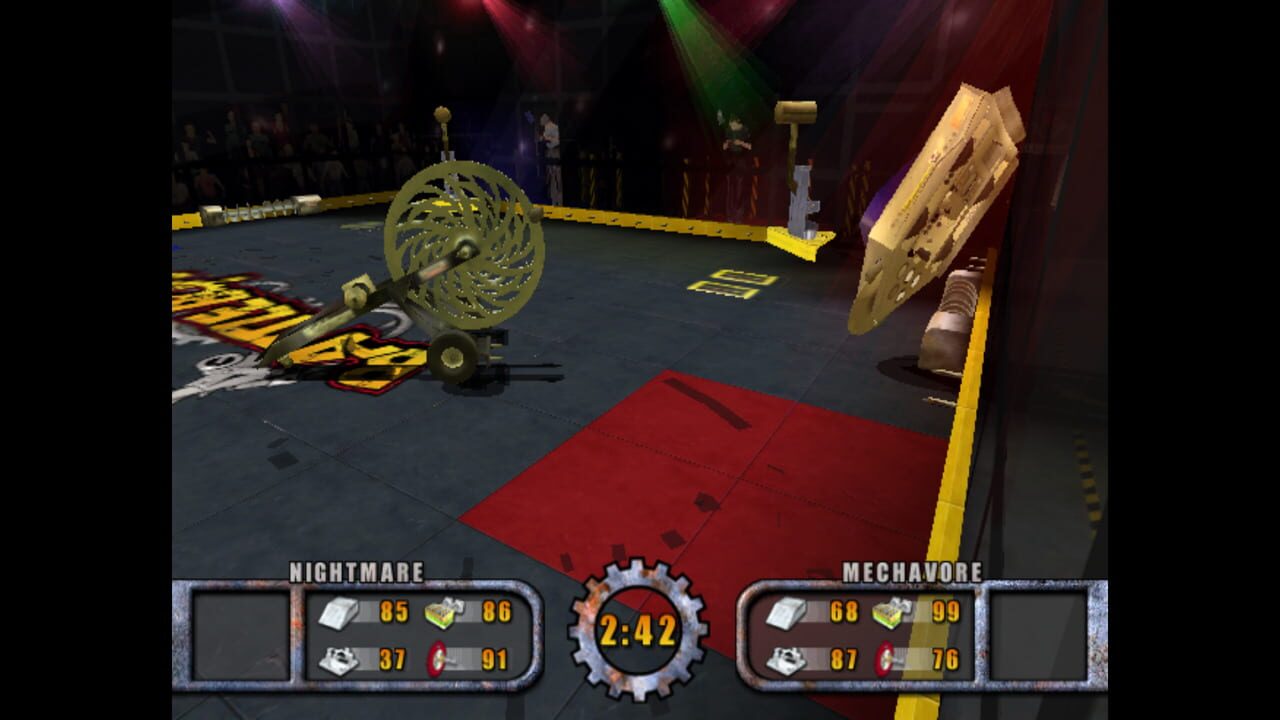Select Nightmare's saw blade weapon icon
Image resolution: width=1280 pixels, height=720 pixels.
coord(435,656)
